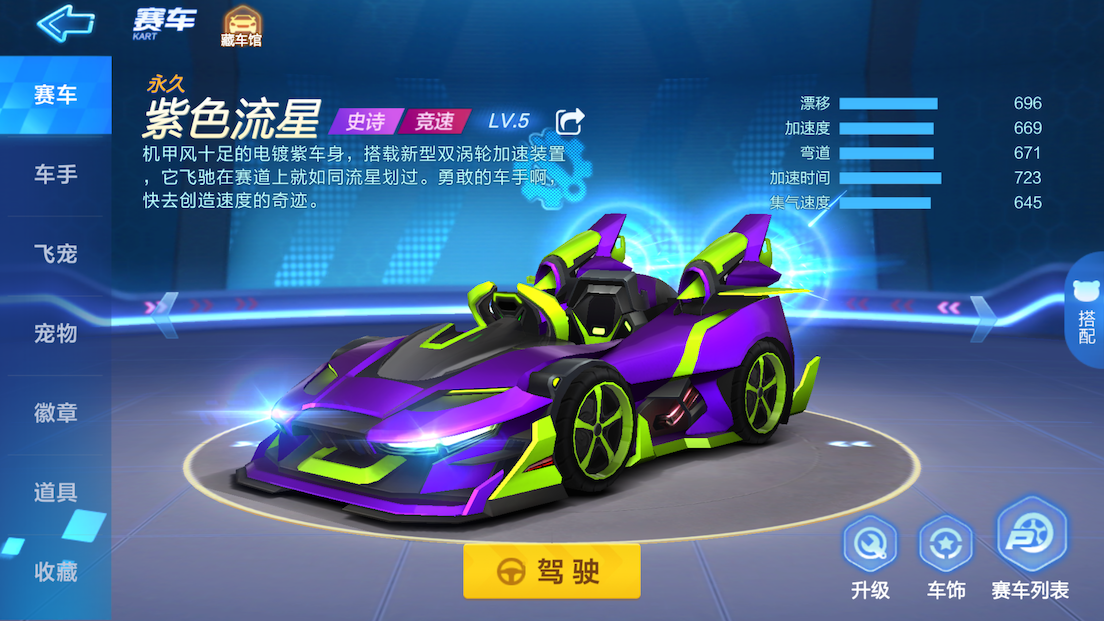View the previous kart with left arrow

[x=164, y=308]
